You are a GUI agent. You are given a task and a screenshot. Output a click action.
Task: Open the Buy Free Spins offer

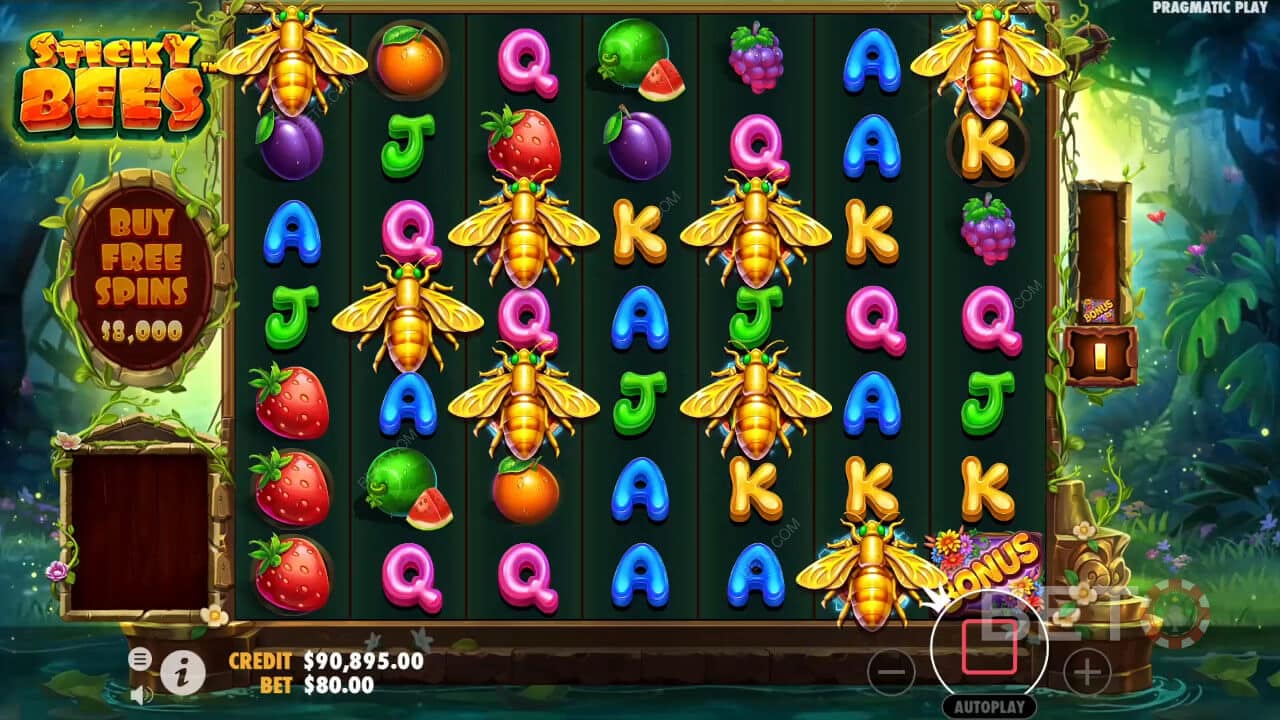pyautogui.click(x=142, y=275)
